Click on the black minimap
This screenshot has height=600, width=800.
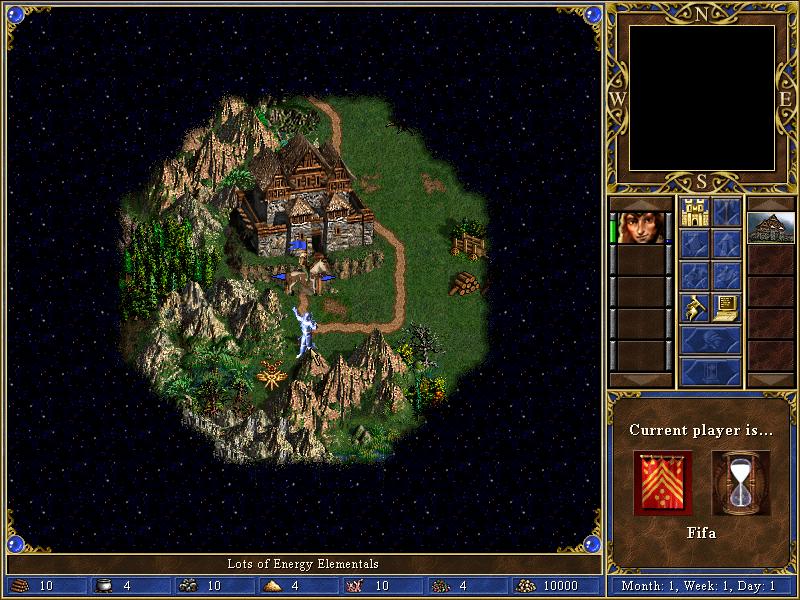click(701, 98)
